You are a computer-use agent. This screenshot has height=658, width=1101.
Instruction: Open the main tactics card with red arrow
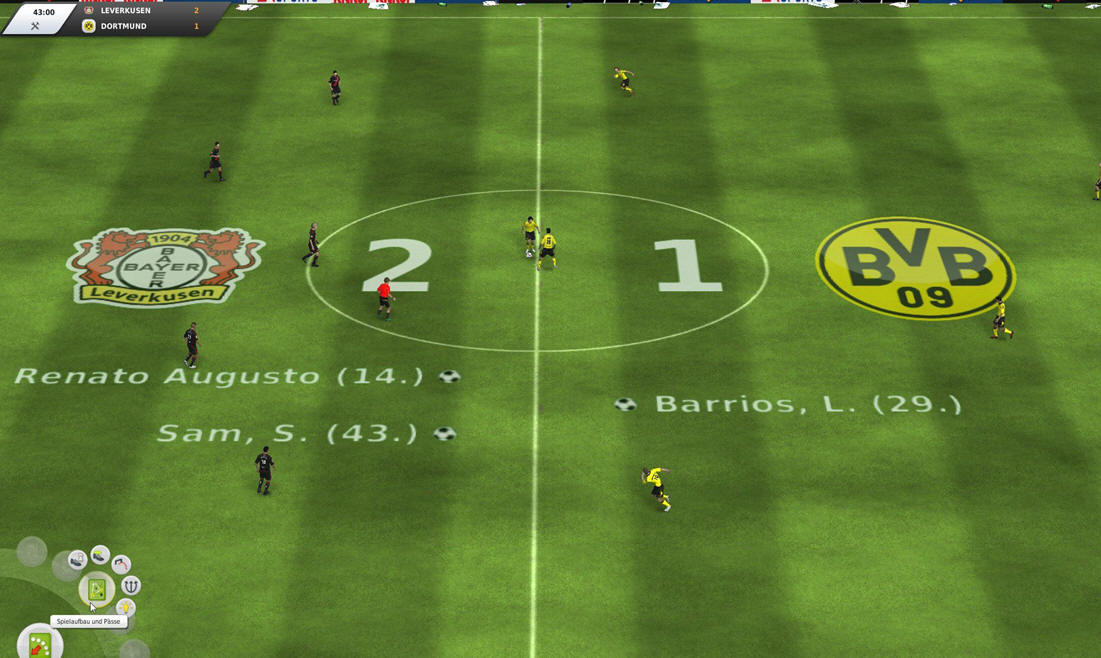(40, 645)
